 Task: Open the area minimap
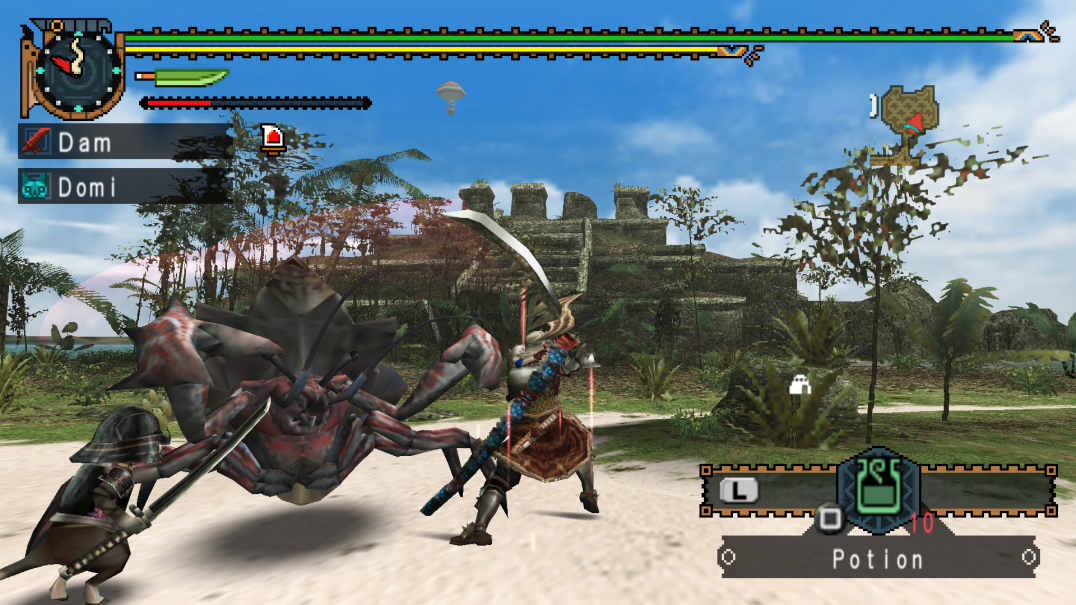coord(908,119)
